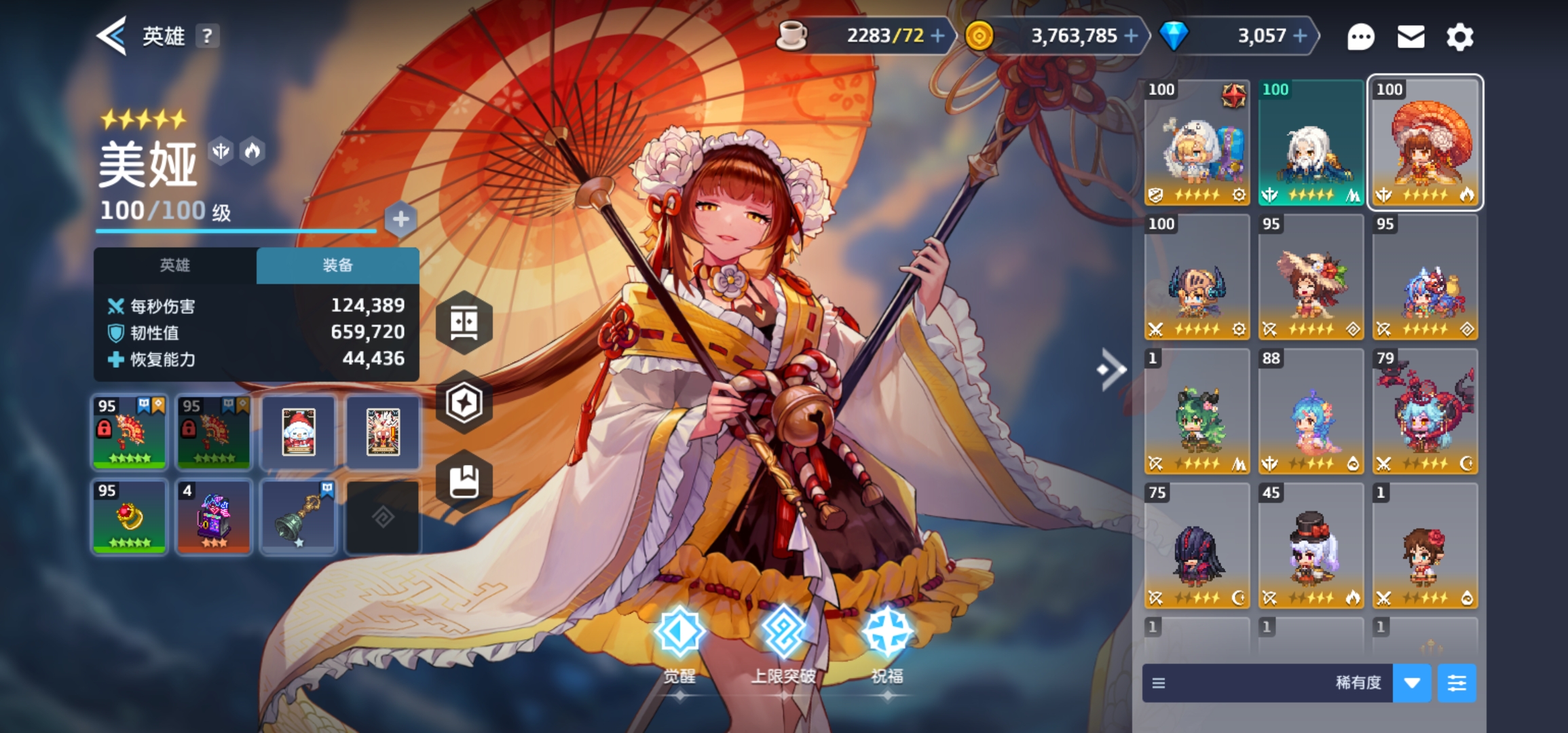Add gold coins with the plus button
Image resolution: width=1568 pixels, height=733 pixels.
1131,35
